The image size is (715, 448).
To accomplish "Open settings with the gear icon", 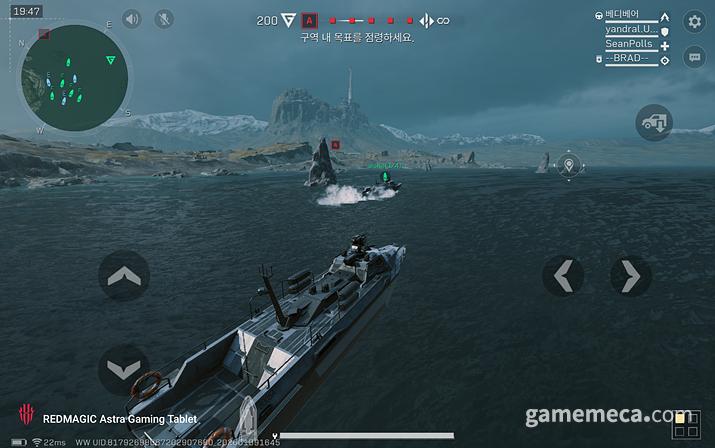I will (694, 21).
